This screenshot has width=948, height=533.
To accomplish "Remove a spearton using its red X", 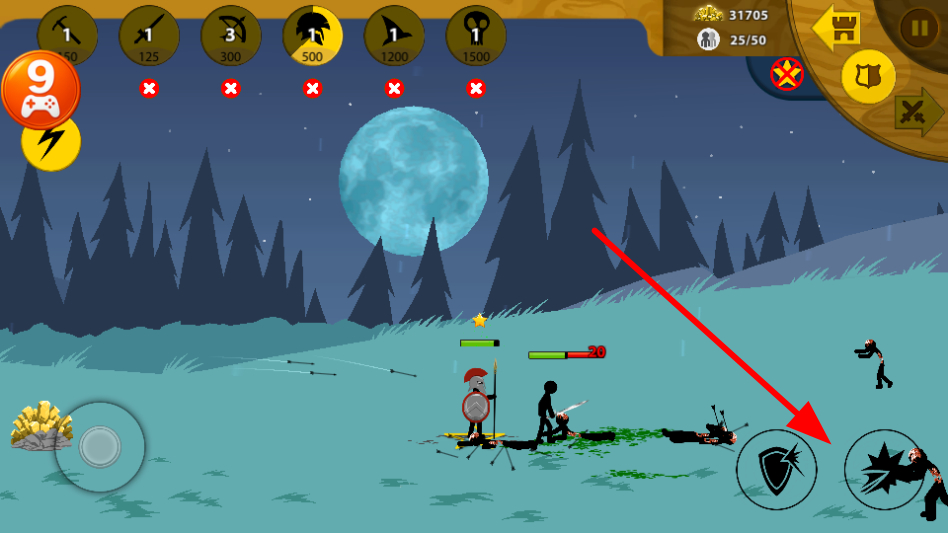I will point(313,88).
